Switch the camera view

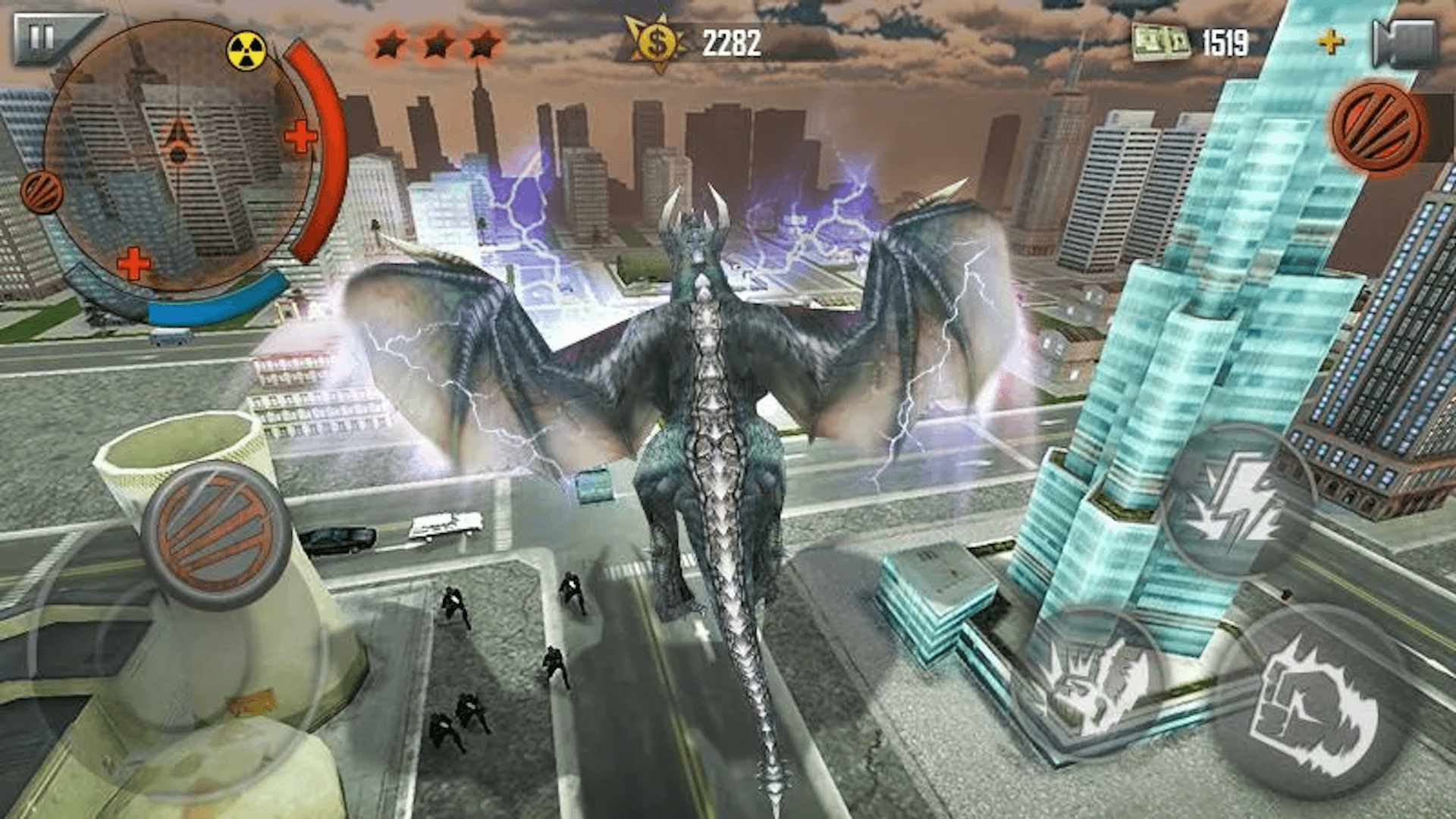pos(1404,43)
